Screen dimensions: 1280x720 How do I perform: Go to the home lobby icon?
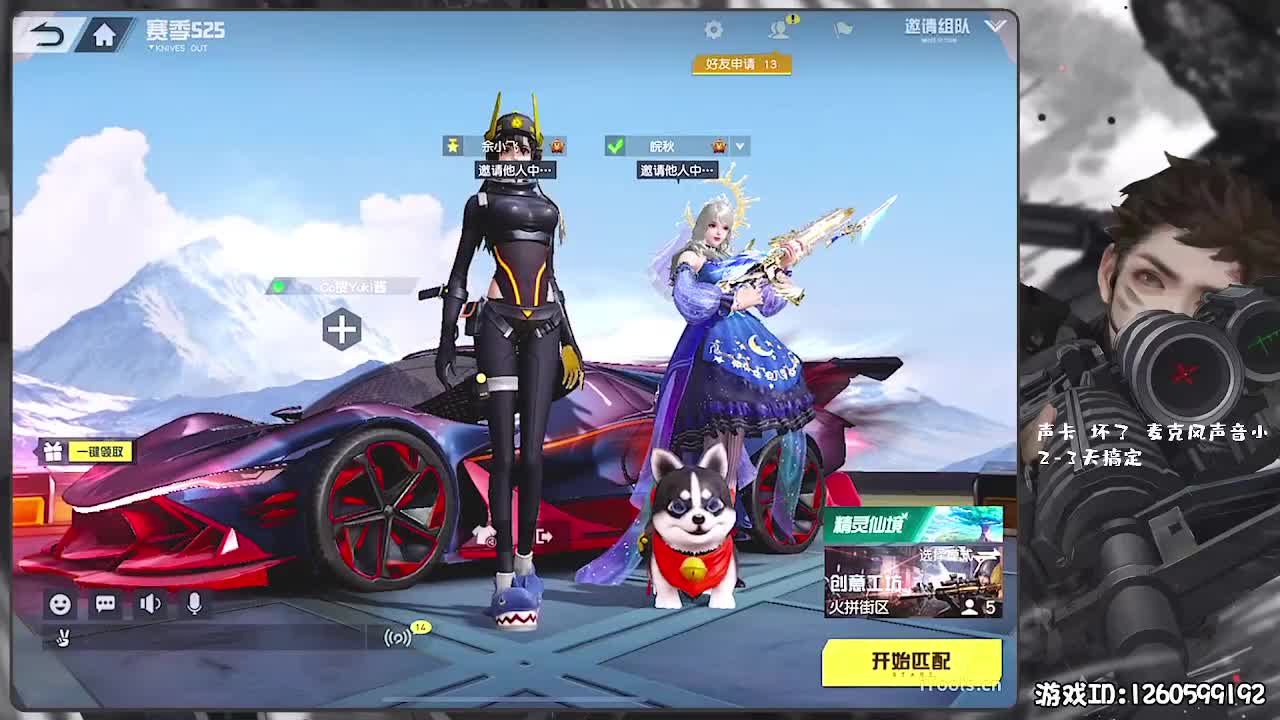pos(104,32)
